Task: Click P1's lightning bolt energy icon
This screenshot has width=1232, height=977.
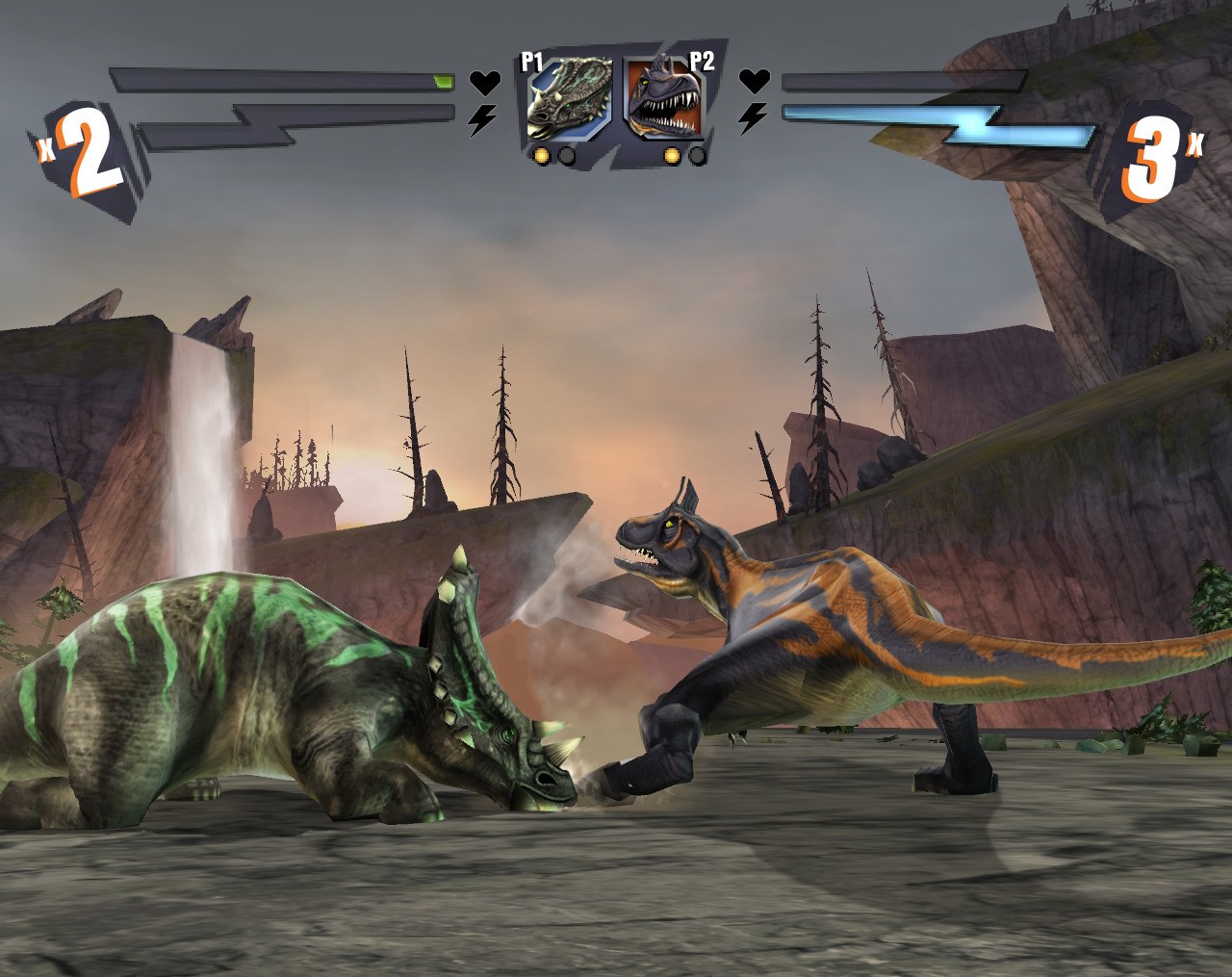Action: 482,119
